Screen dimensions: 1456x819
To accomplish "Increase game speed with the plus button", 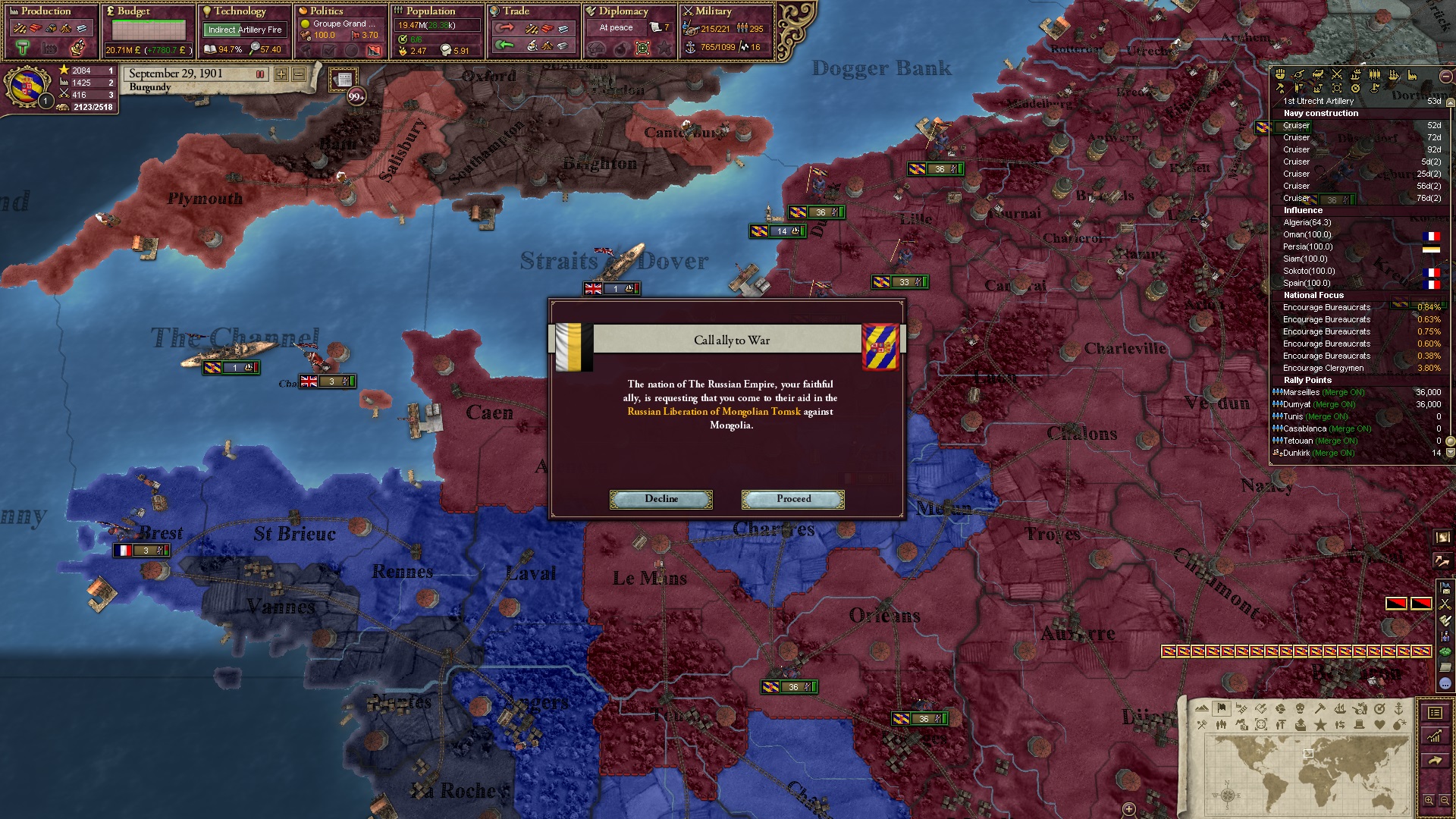I will (281, 74).
